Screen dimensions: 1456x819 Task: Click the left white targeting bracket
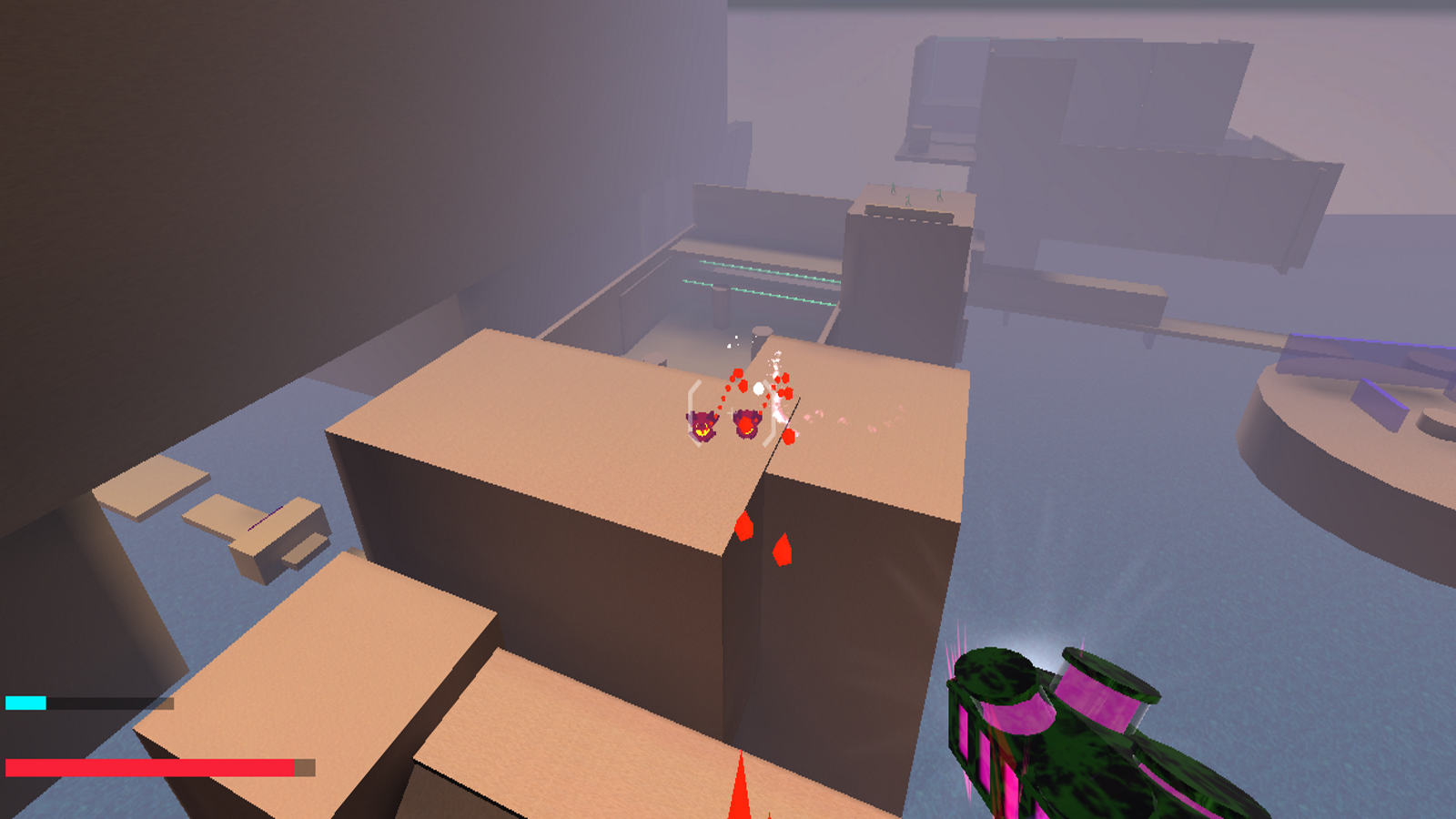(693, 414)
